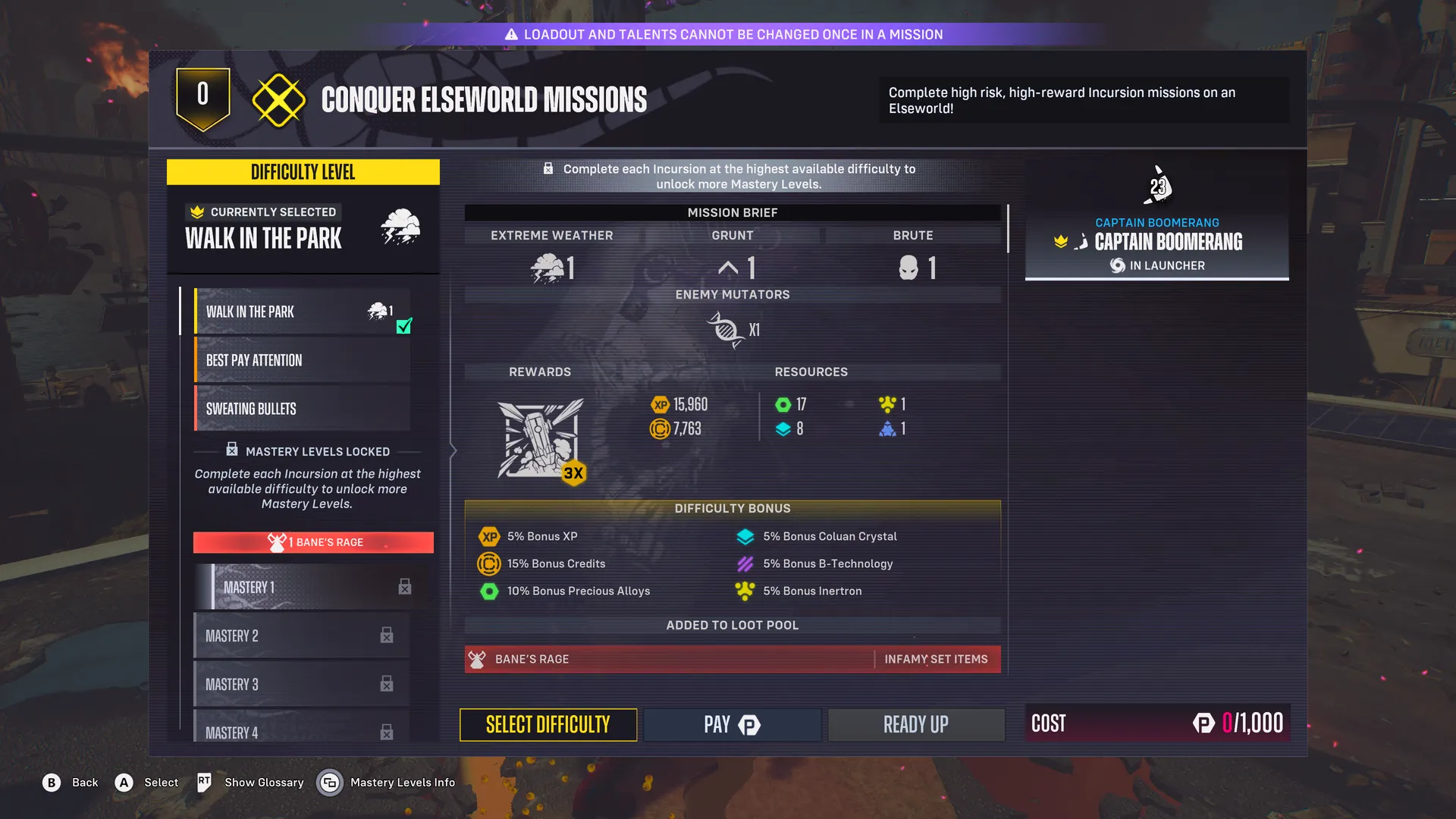Inspect the 3X reward crate thumbnail

[x=541, y=438]
